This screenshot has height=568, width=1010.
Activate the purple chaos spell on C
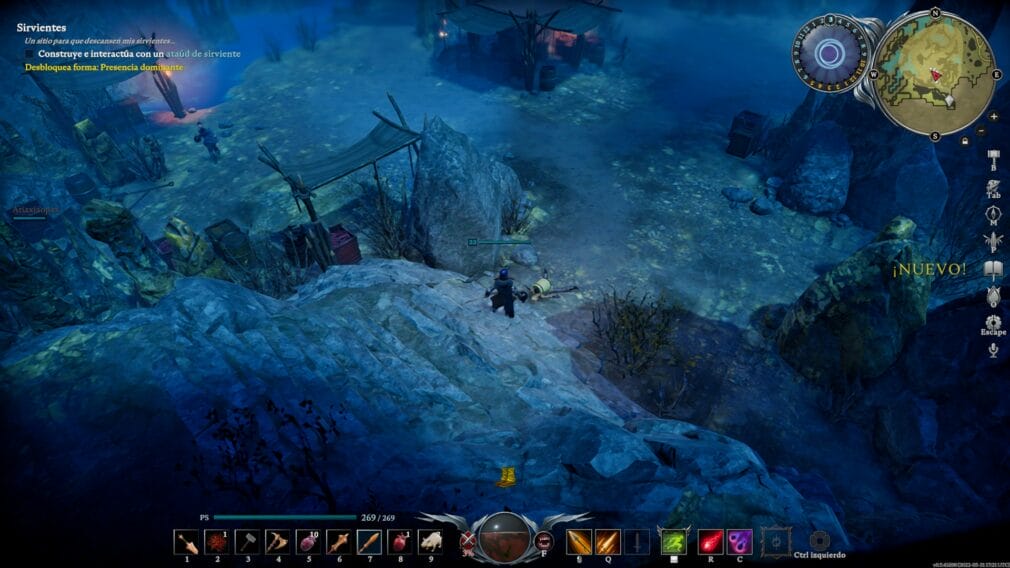pos(740,542)
